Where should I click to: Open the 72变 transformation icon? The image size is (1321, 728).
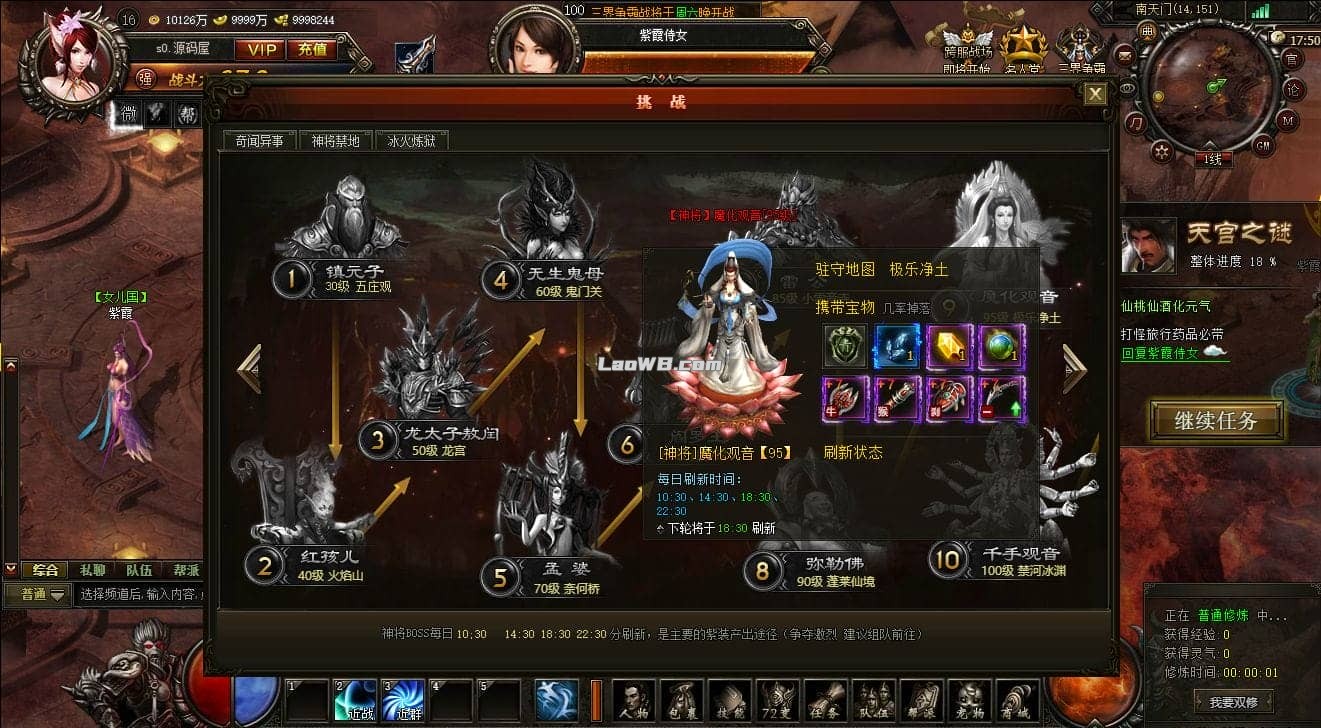pyautogui.click(x=778, y=701)
